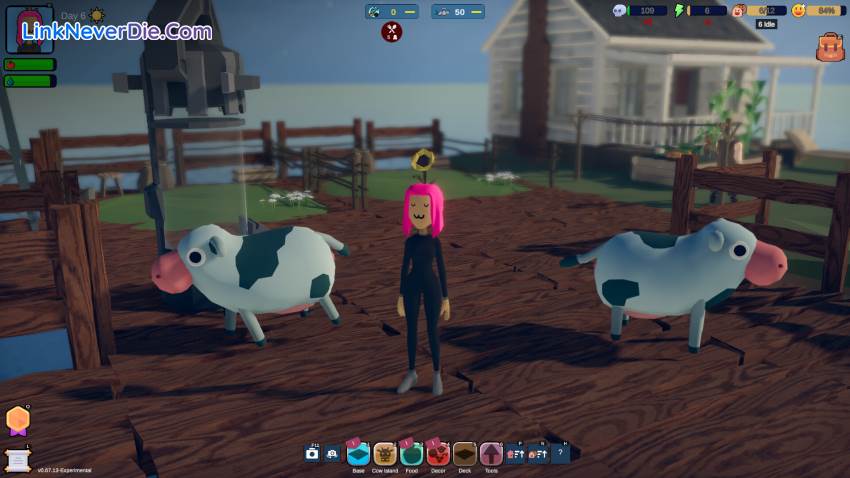Toggle the photo mode camera icon
The width and height of the screenshot is (850, 478).
coord(332,454)
